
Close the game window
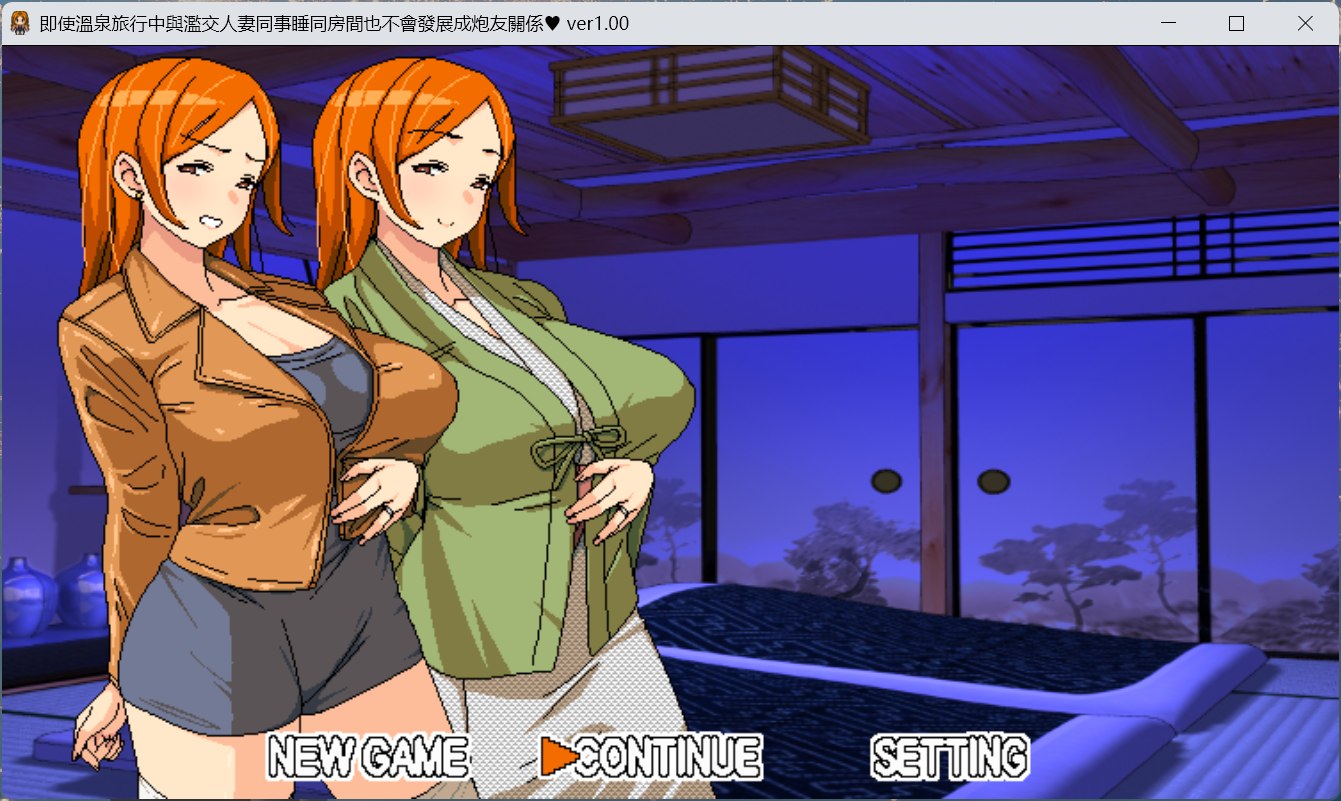(1303, 21)
